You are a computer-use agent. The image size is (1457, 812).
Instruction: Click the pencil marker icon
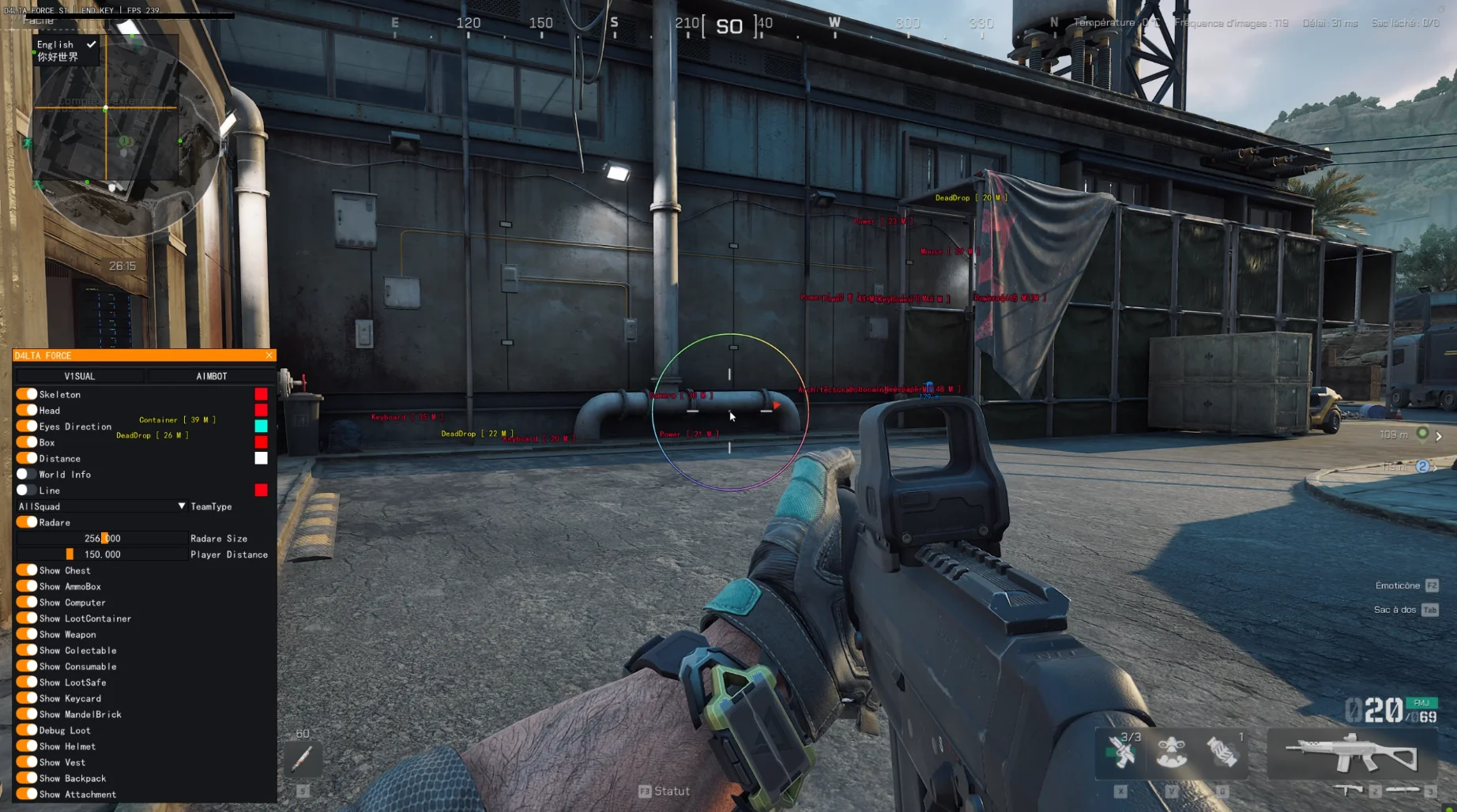(303, 759)
